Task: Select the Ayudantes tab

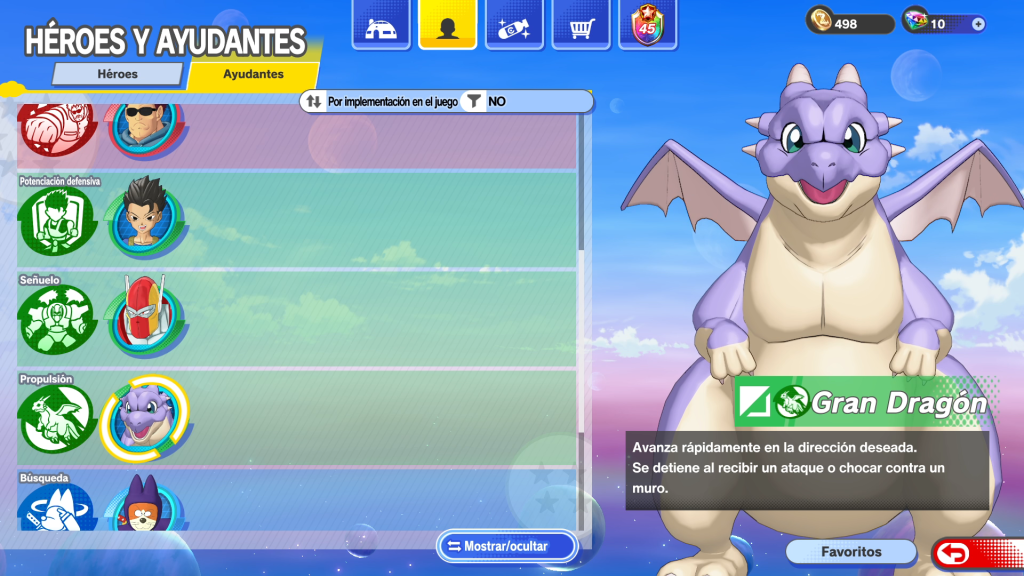Action: click(253, 74)
